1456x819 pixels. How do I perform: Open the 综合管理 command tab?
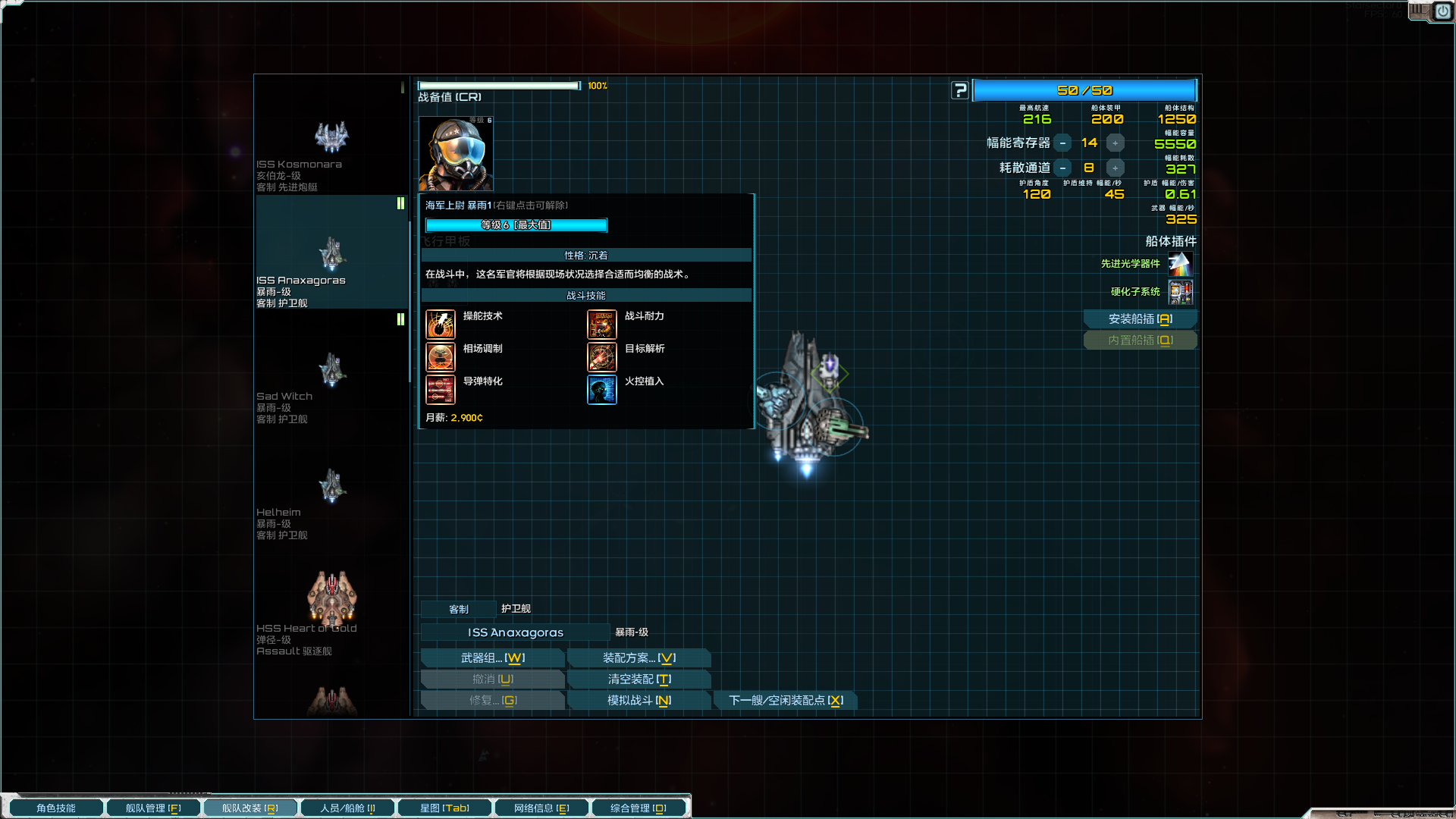click(638, 808)
